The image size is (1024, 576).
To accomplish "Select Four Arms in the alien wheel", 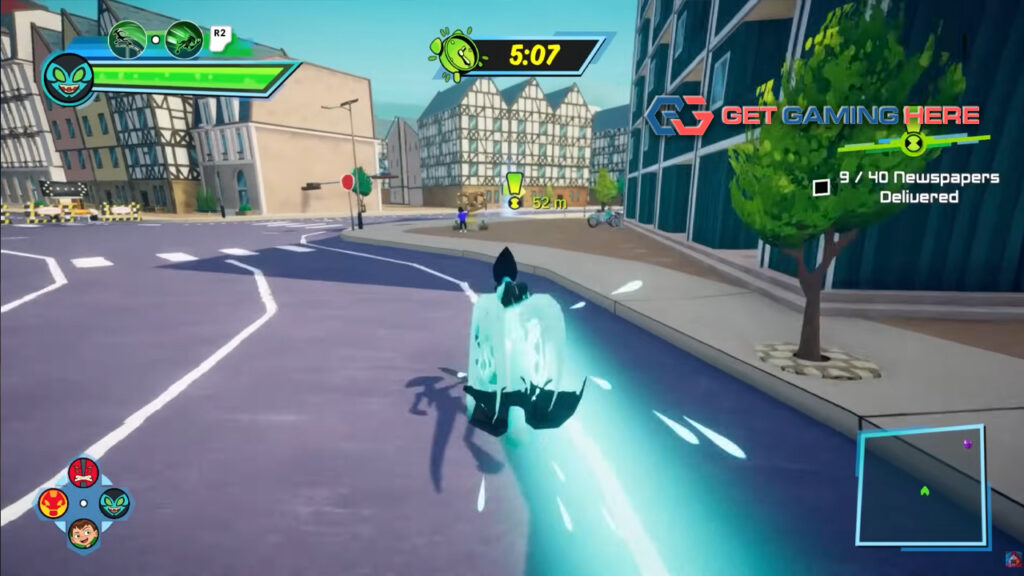I will (x=84, y=471).
